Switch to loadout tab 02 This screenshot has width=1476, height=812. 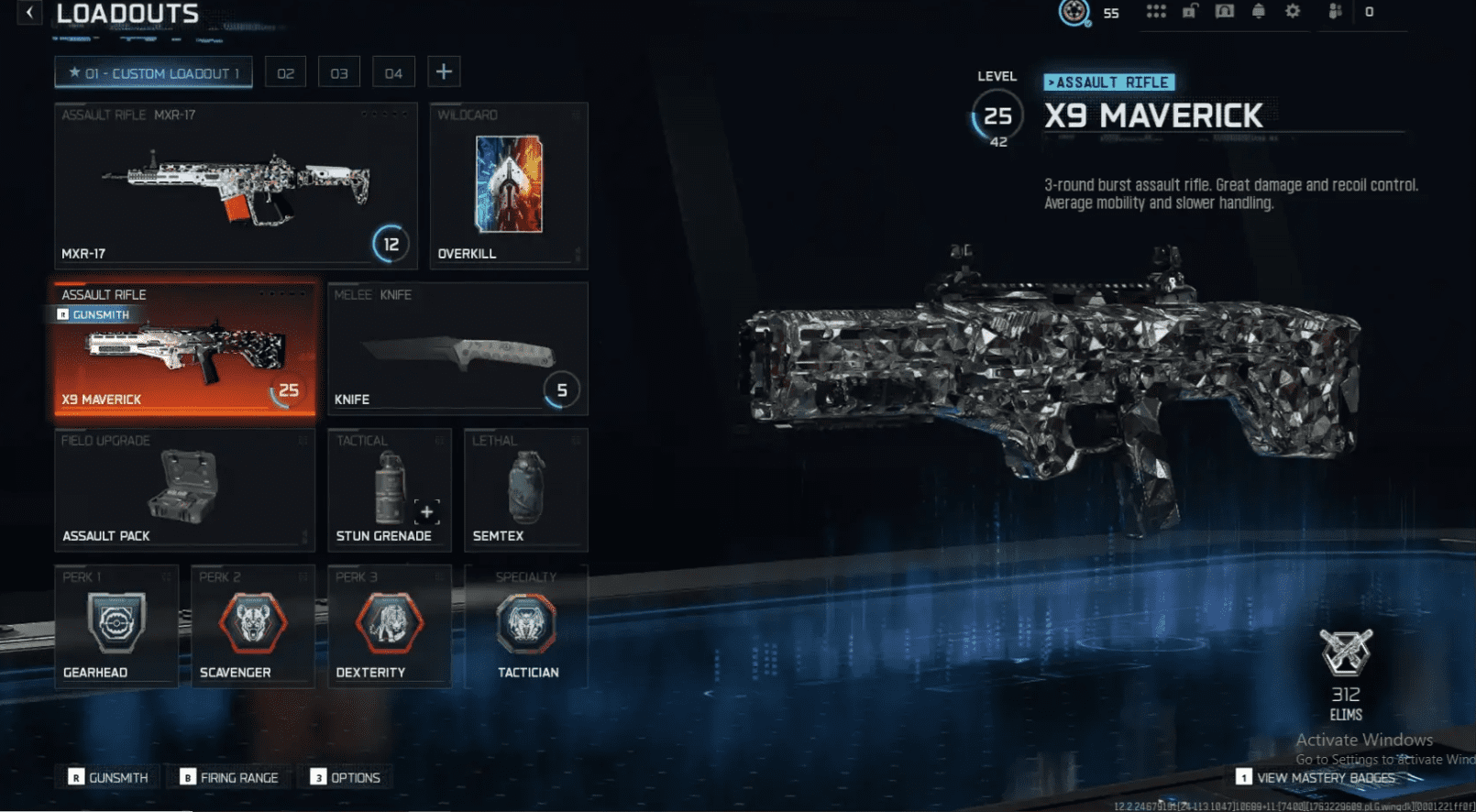[x=284, y=71]
